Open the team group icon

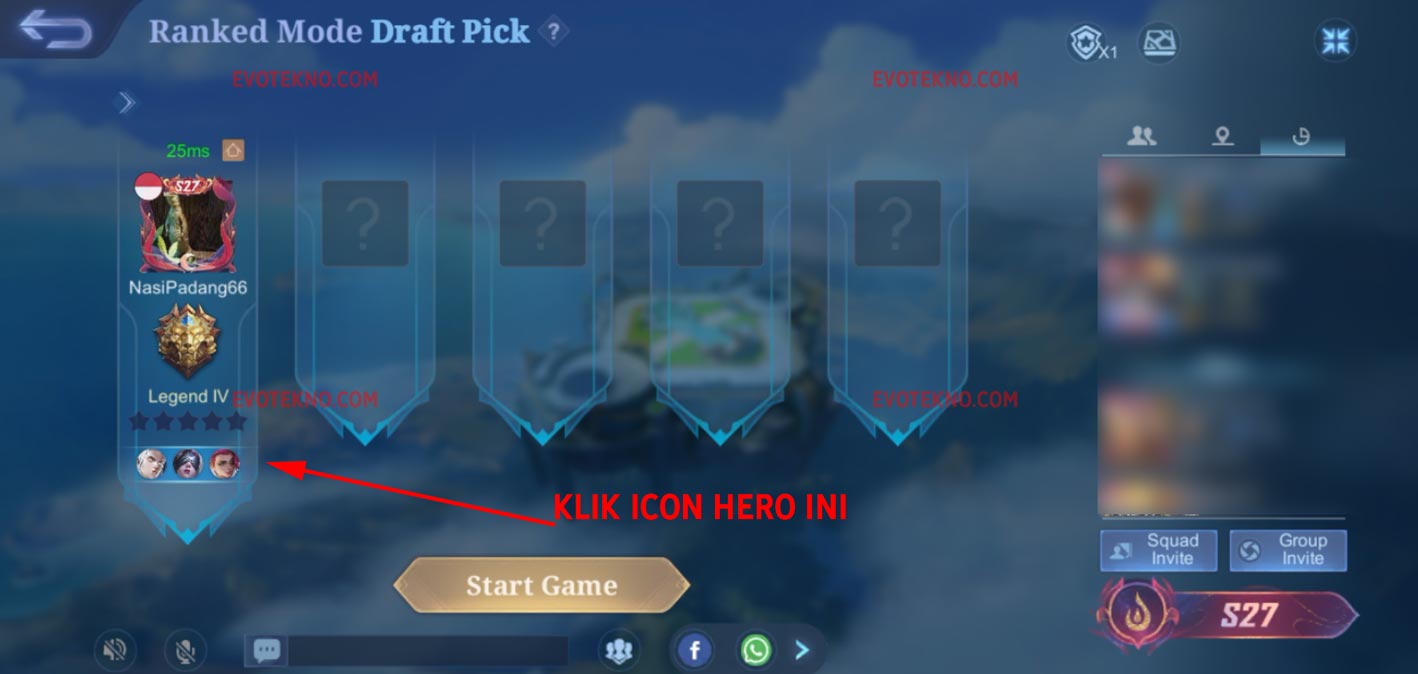coord(619,651)
